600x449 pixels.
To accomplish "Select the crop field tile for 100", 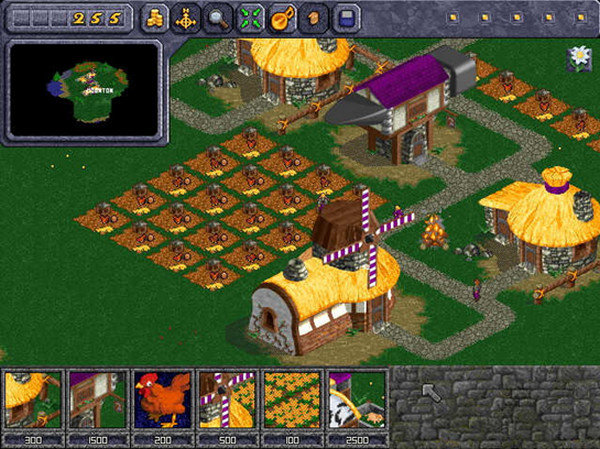I will [x=292, y=400].
